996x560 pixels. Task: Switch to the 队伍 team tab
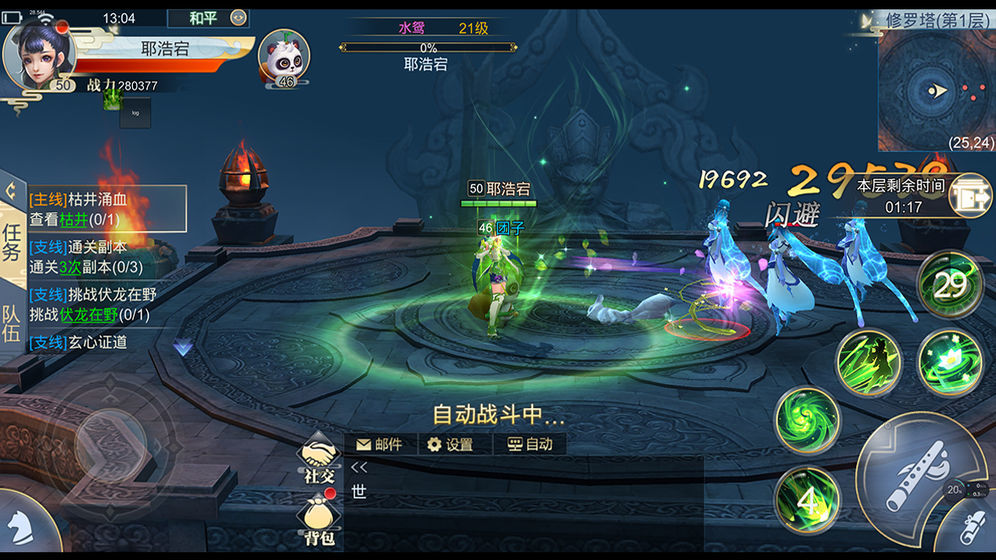(12, 323)
